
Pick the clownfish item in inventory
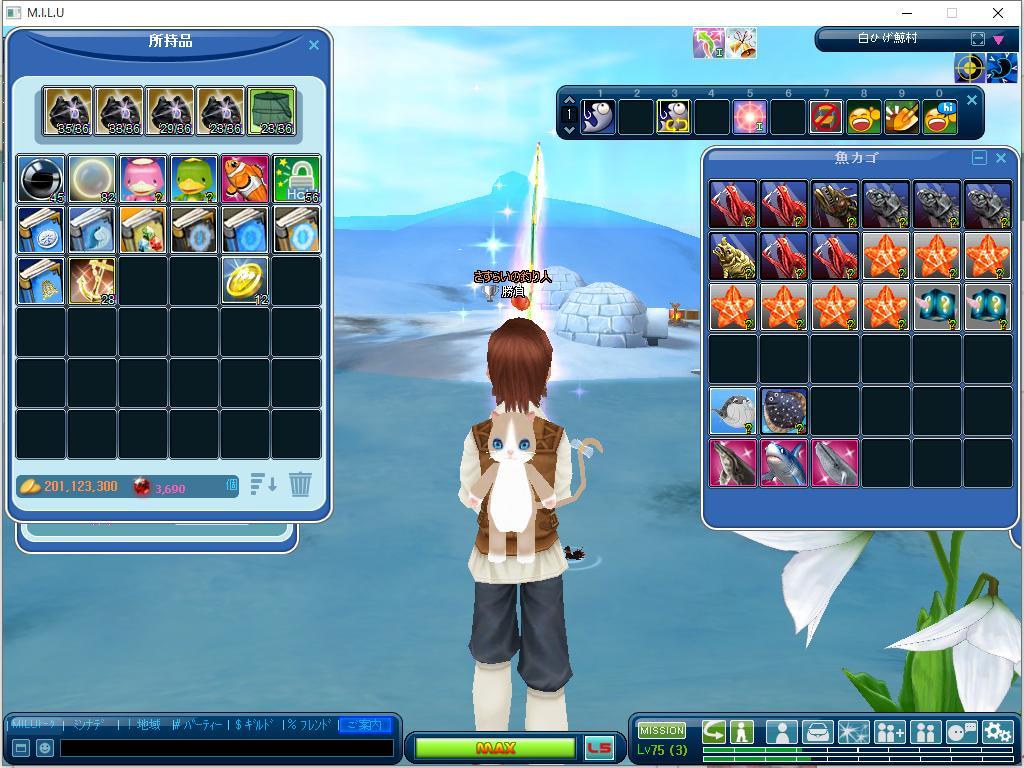pos(245,179)
